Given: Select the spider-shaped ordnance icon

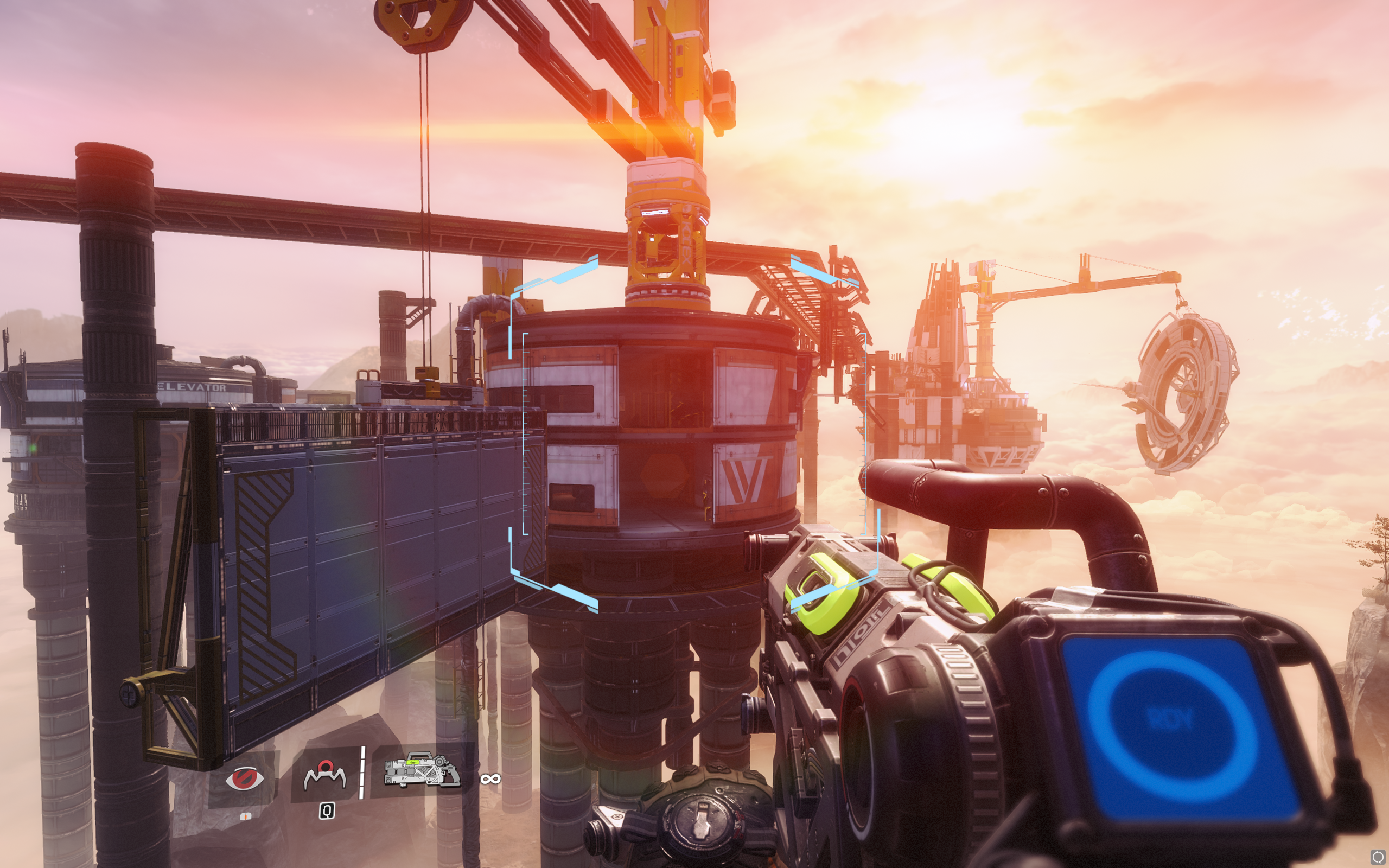Looking at the screenshot, I should (x=325, y=775).
